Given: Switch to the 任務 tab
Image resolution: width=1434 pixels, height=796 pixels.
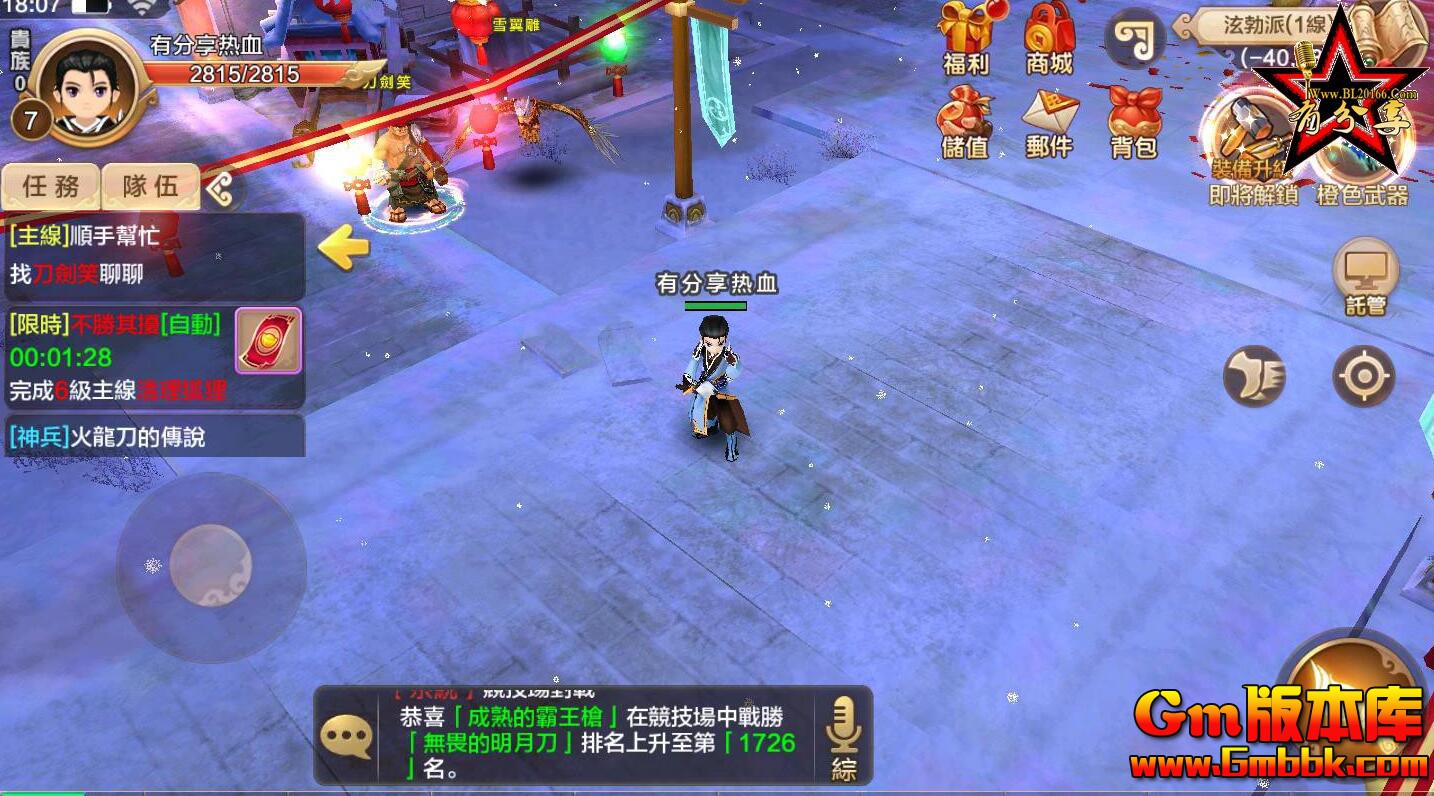Looking at the screenshot, I should click(x=50, y=186).
